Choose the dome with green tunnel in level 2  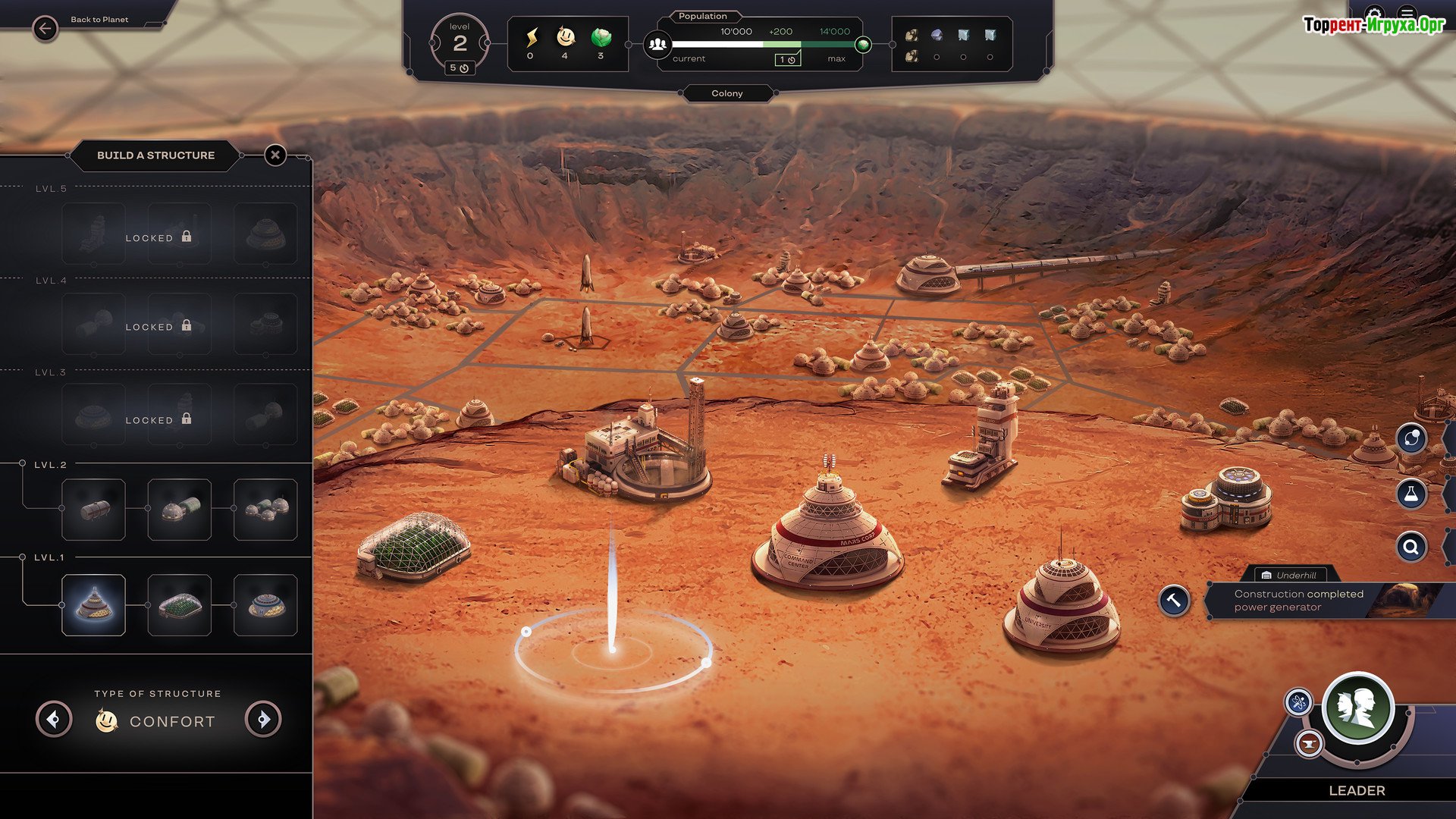[179, 510]
